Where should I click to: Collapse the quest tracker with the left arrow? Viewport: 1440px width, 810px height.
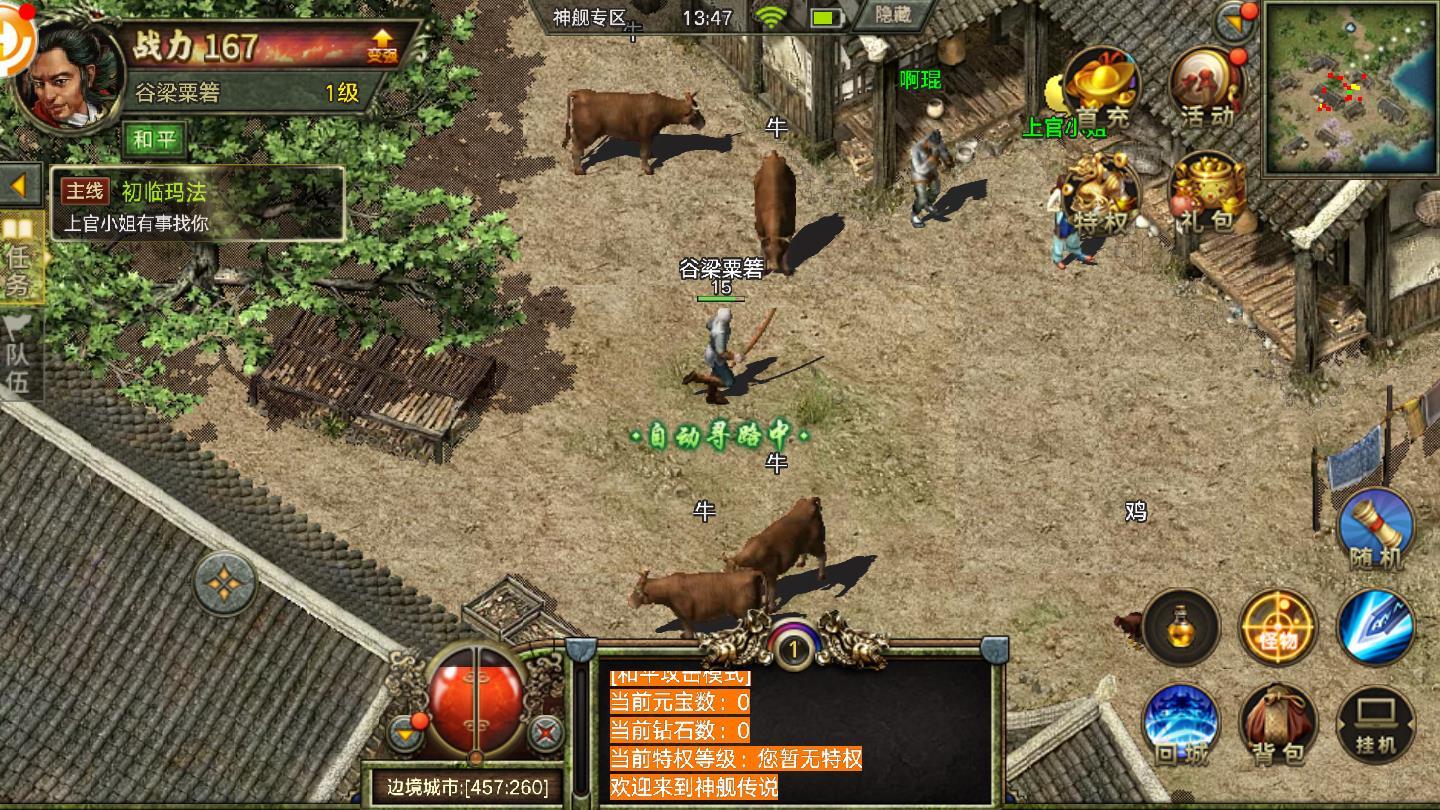click(x=21, y=185)
